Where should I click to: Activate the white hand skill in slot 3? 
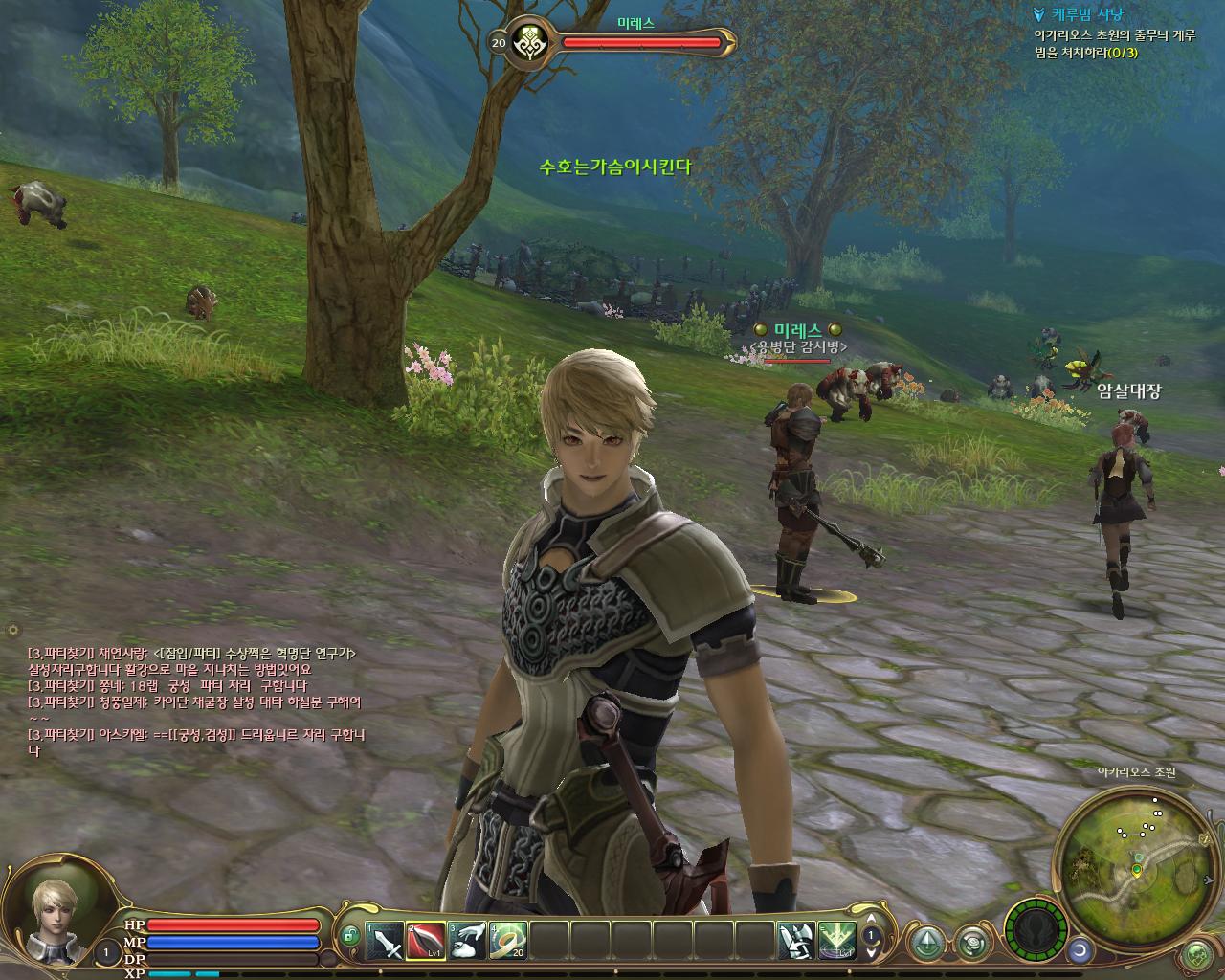pyautogui.click(x=468, y=942)
